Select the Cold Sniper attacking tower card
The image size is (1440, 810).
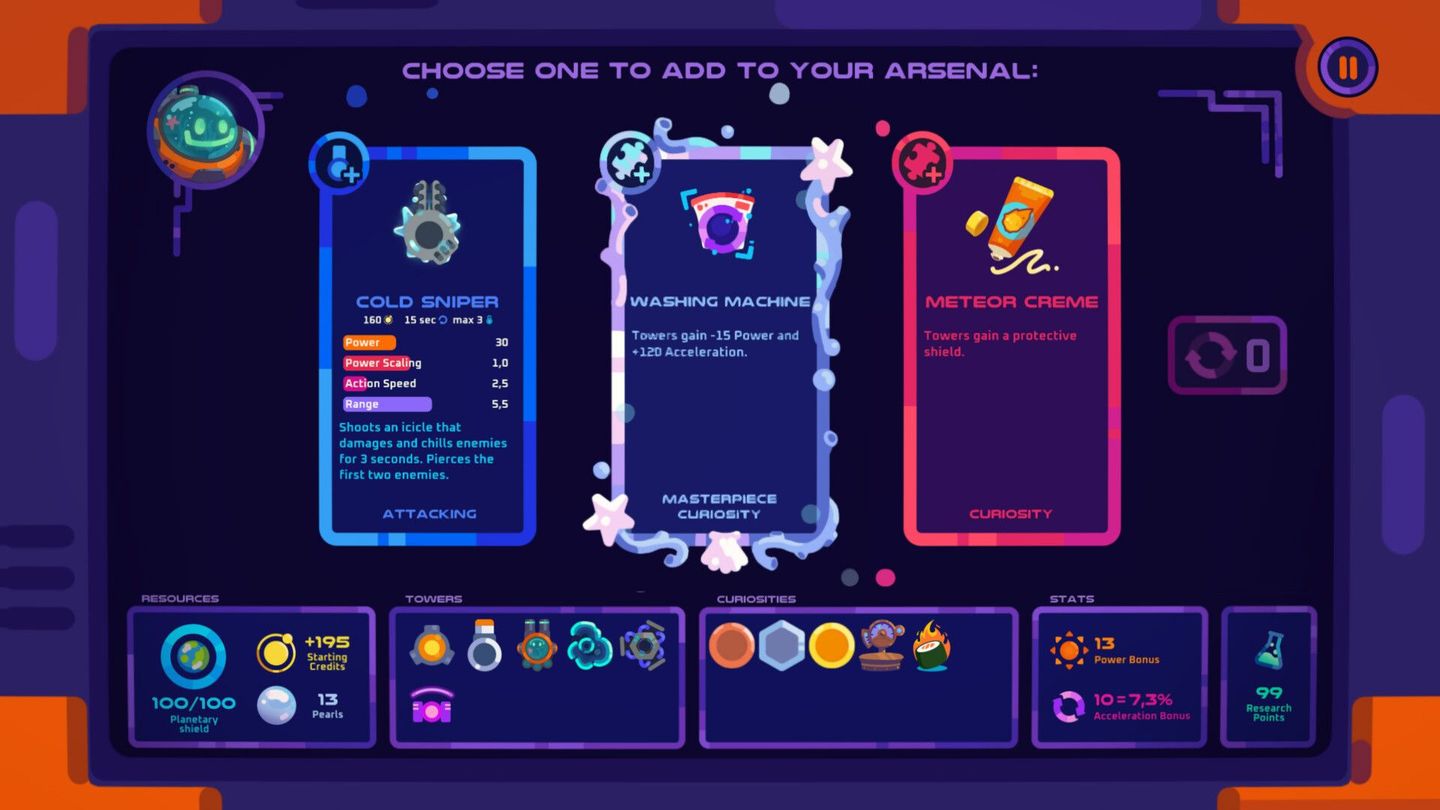[427, 340]
